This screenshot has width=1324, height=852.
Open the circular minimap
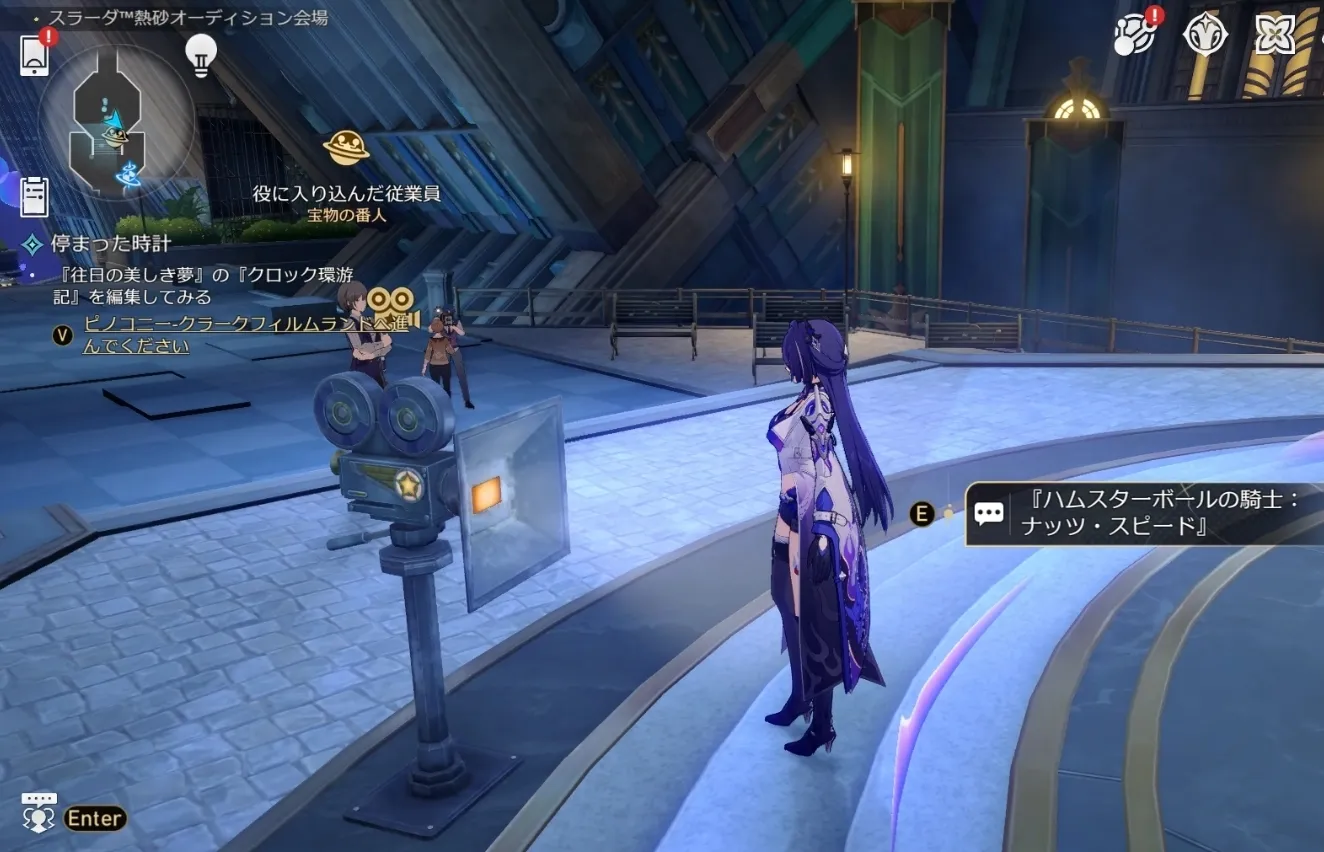pos(116,123)
